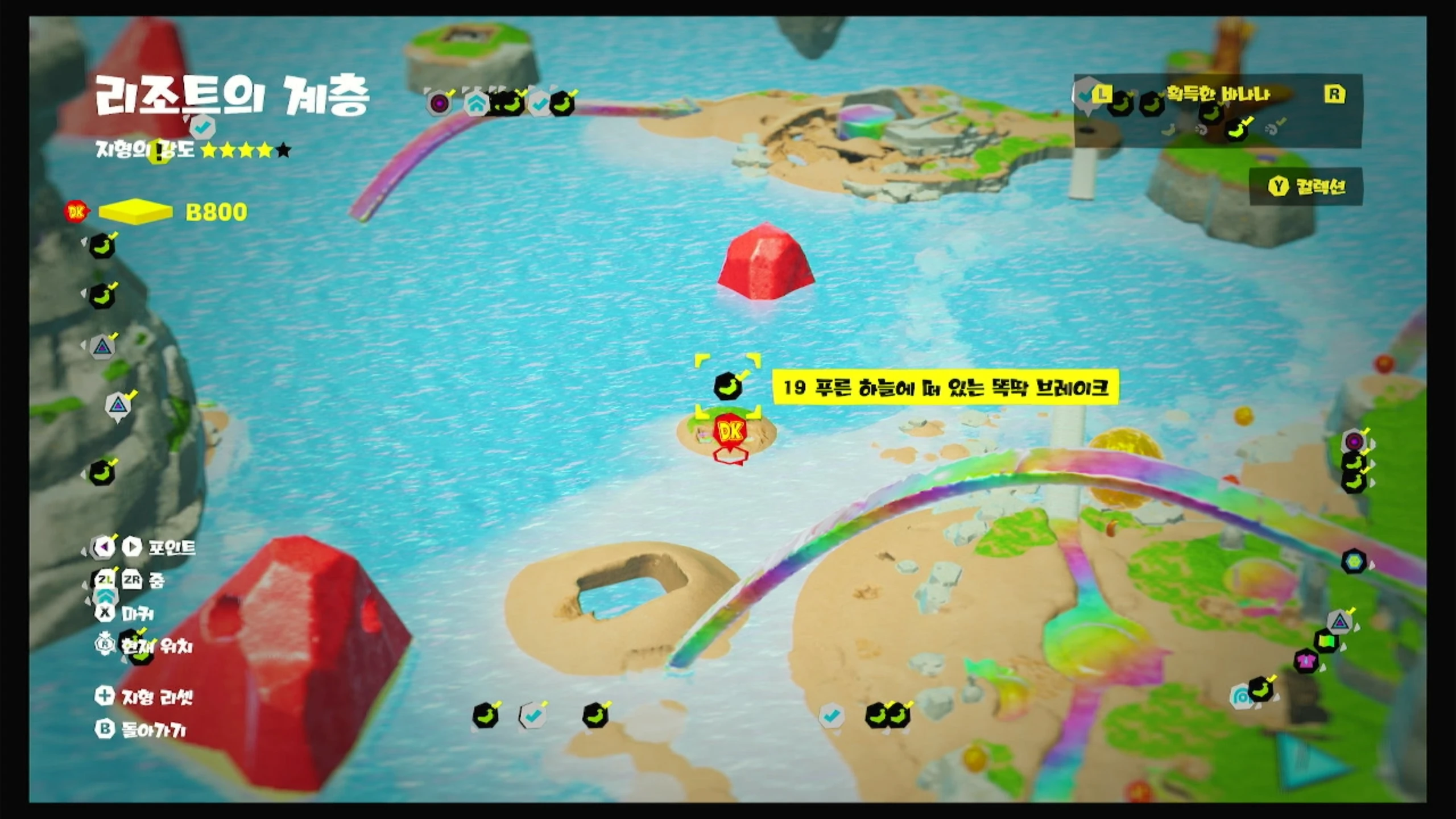The image size is (1456, 819).
Task: Select the cyan house marker by the bridge
Action: point(475,104)
